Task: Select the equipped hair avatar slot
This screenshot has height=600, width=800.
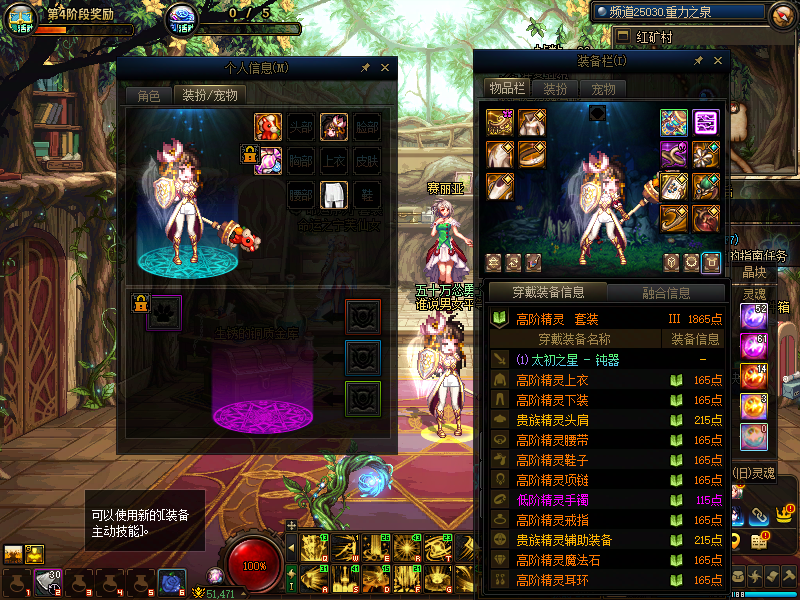Action: [x=334, y=127]
